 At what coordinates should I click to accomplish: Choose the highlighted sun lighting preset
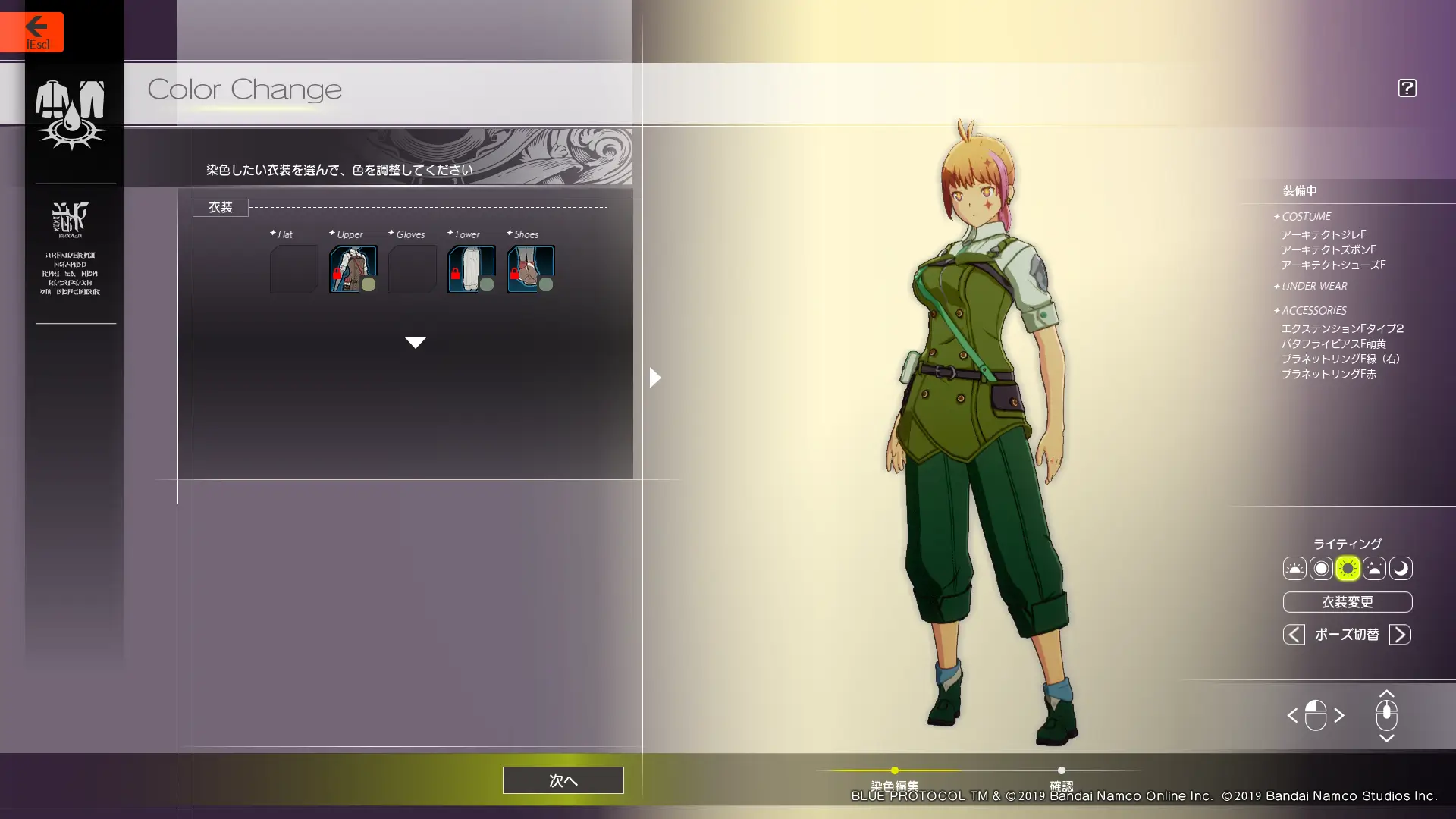point(1348,569)
